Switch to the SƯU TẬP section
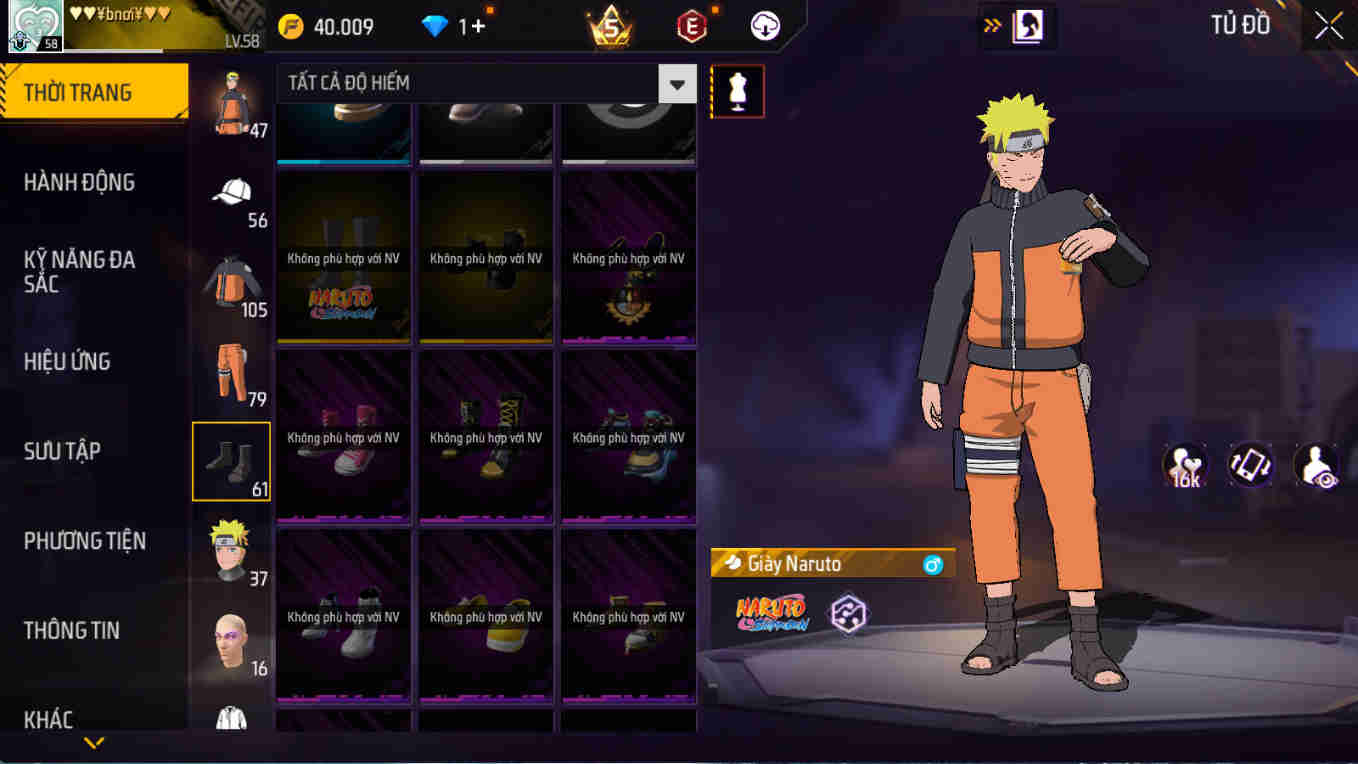The height and width of the screenshot is (764, 1358). (64, 450)
